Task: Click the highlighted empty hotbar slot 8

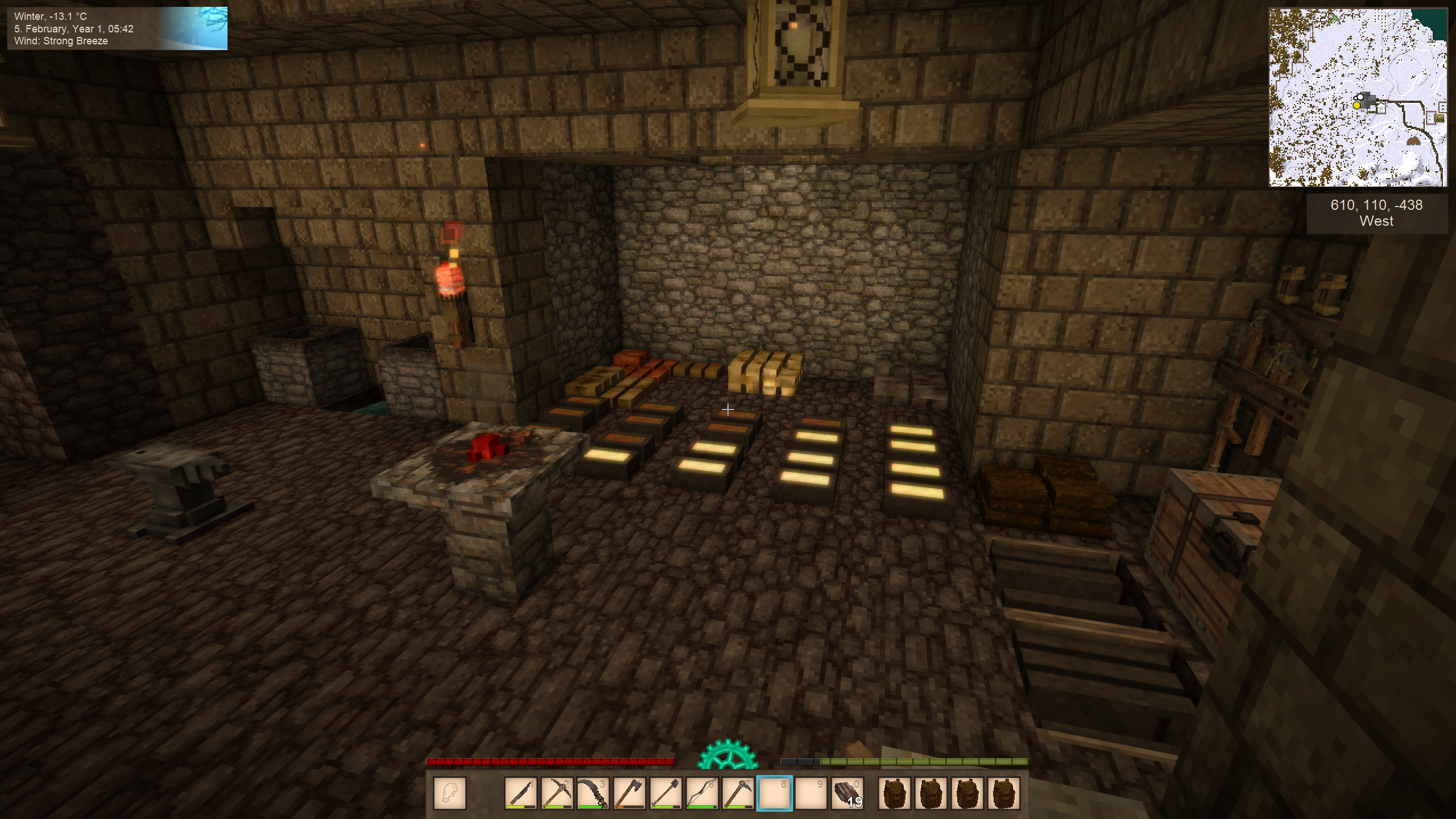Action: 774,793
